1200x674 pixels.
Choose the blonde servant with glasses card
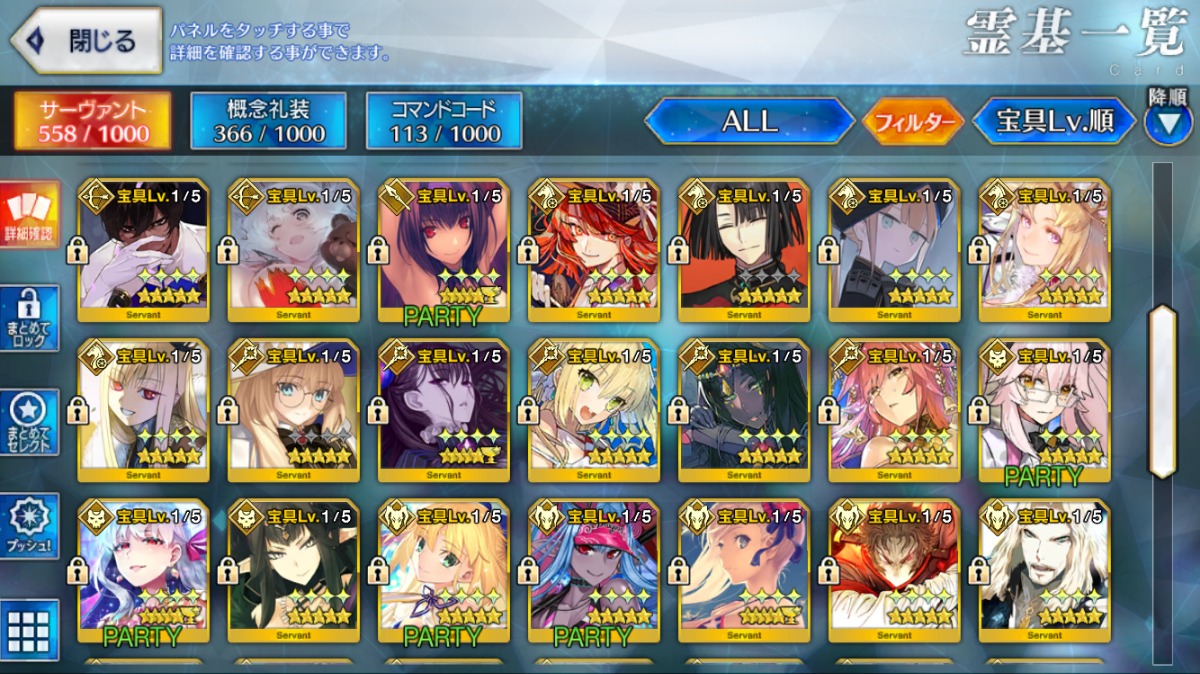[293, 410]
